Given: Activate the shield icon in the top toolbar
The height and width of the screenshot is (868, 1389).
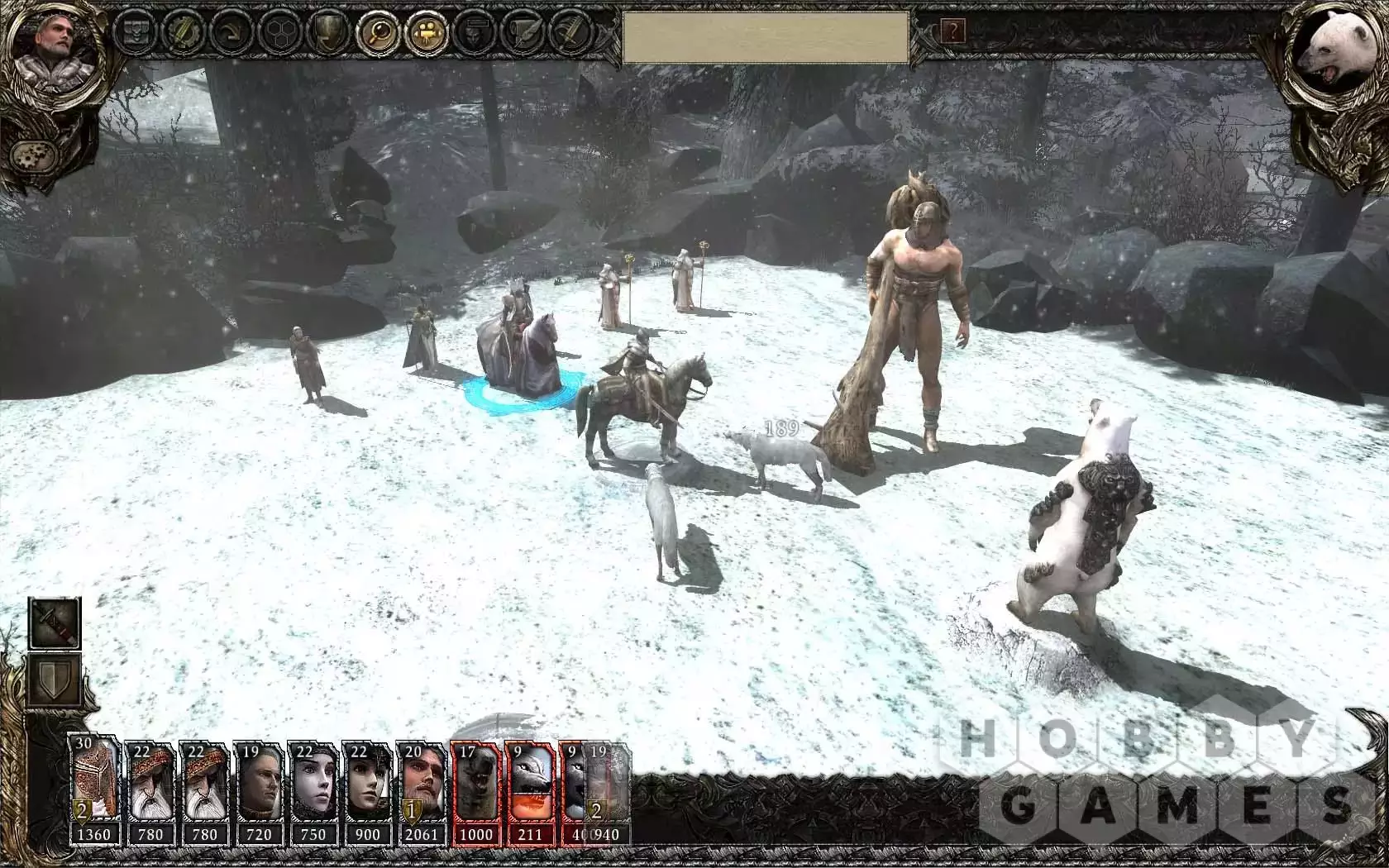Looking at the screenshot, I should [x=327, y=32].
